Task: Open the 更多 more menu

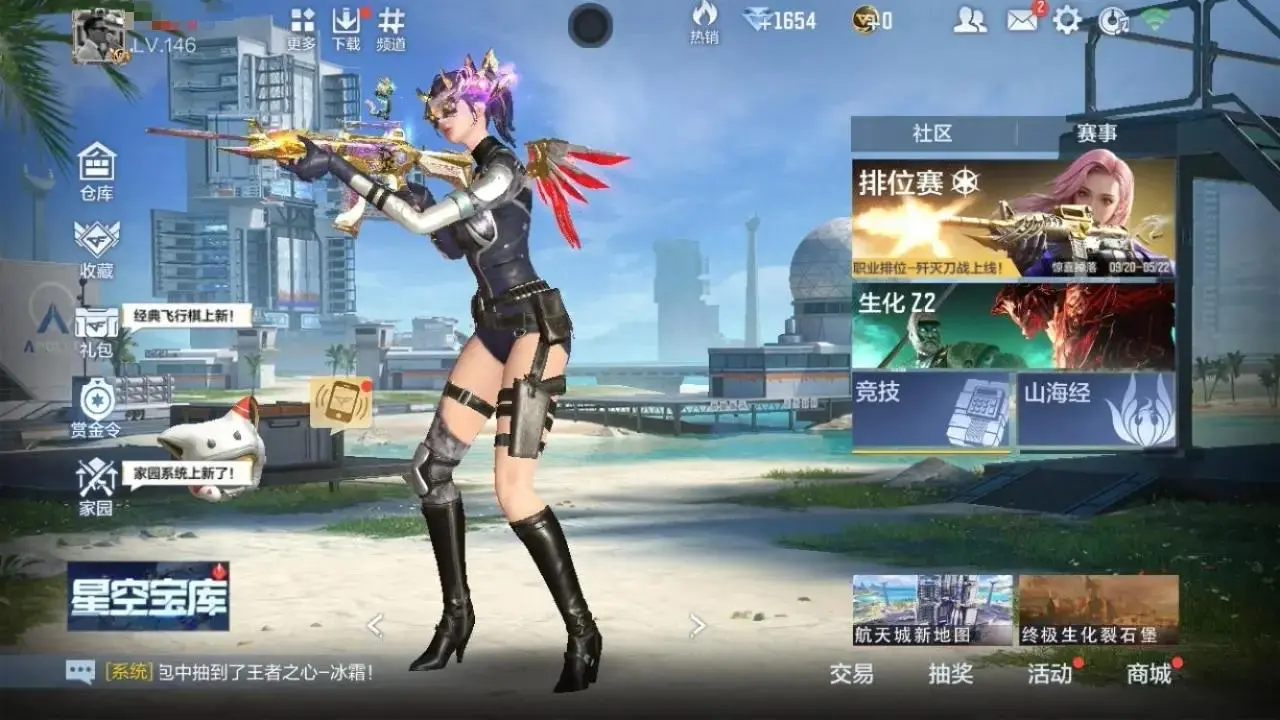Action: pyautogui.click(x=302, y=26)
